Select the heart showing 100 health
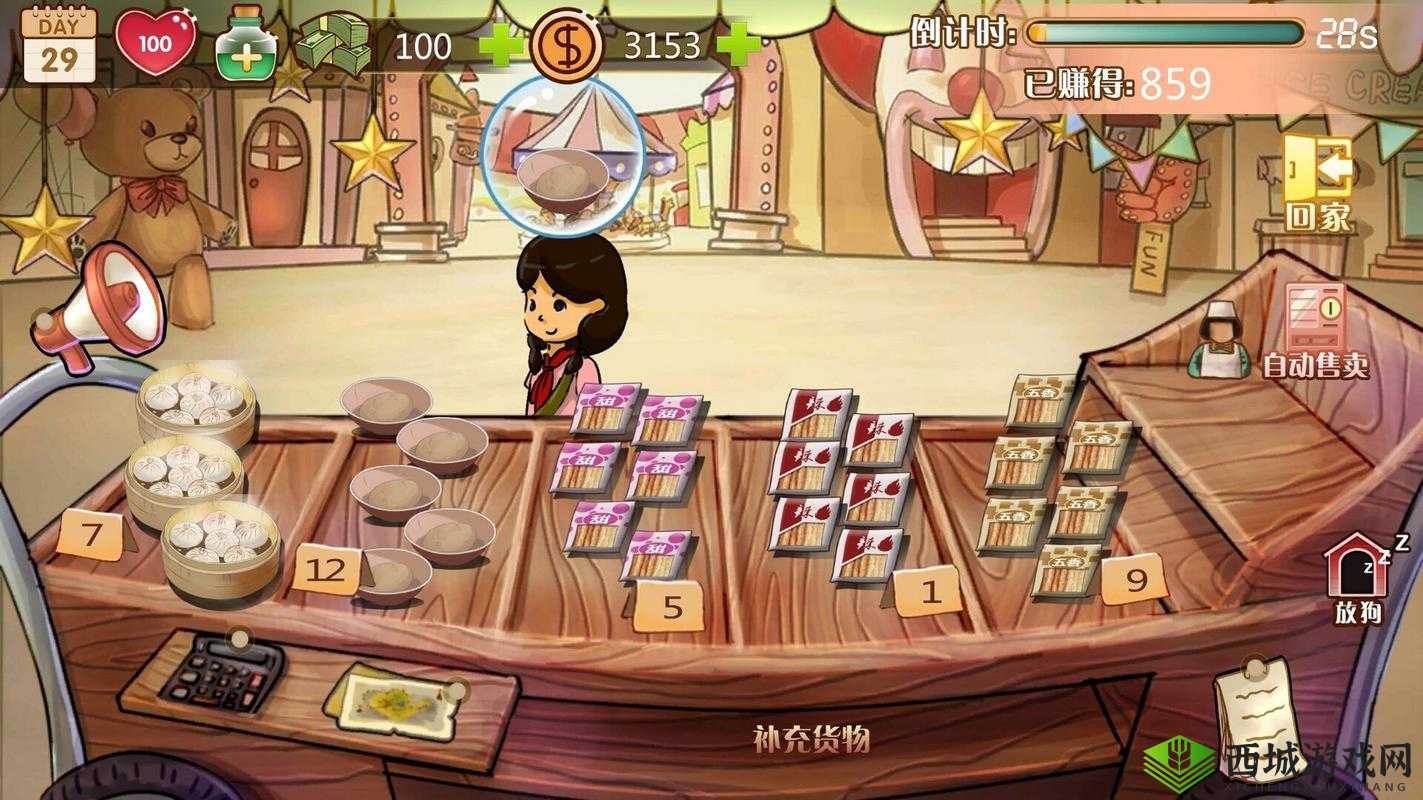The image size is (1423, 800). [157, 40]
